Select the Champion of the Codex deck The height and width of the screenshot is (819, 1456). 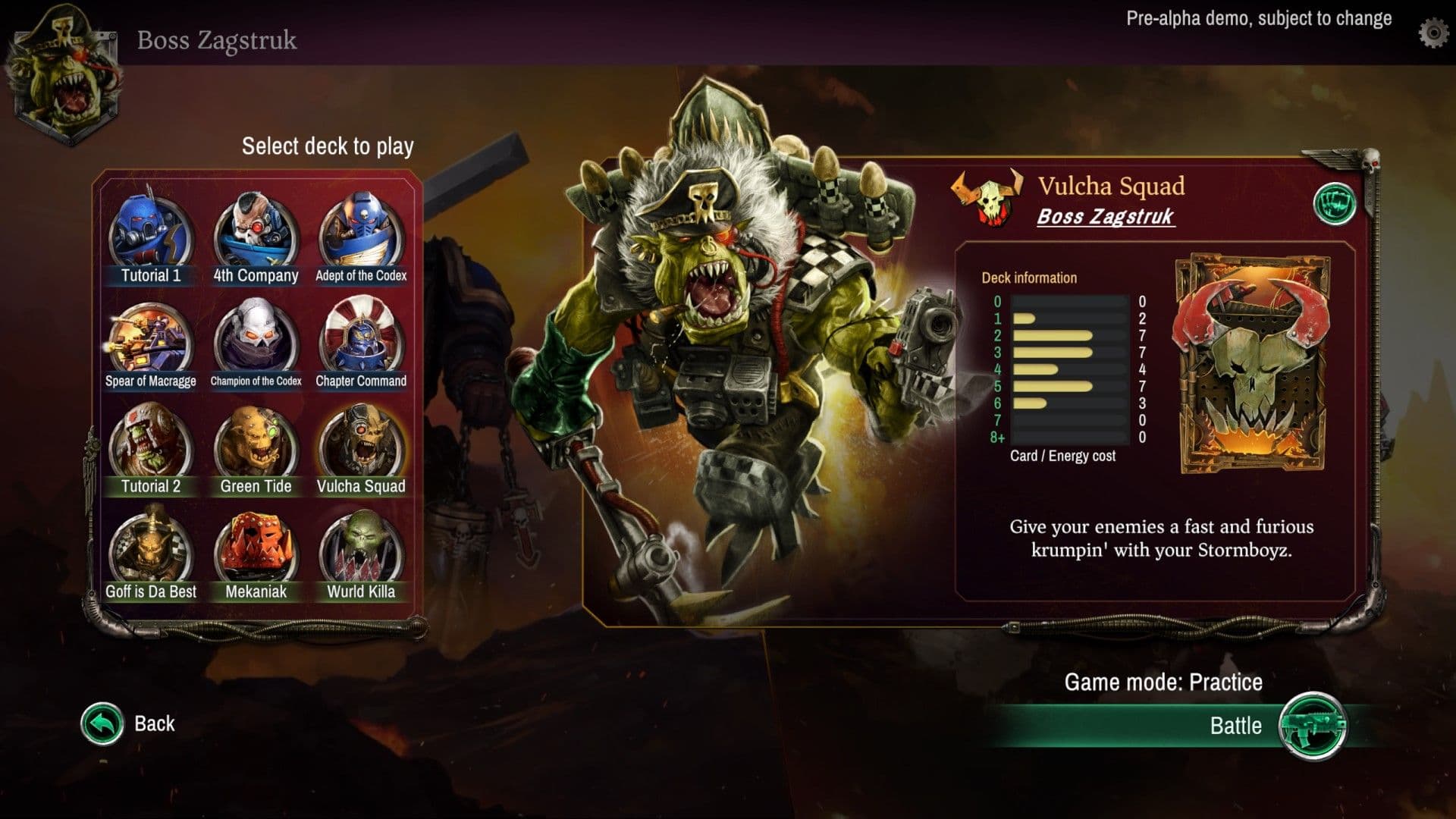point(256,341)
